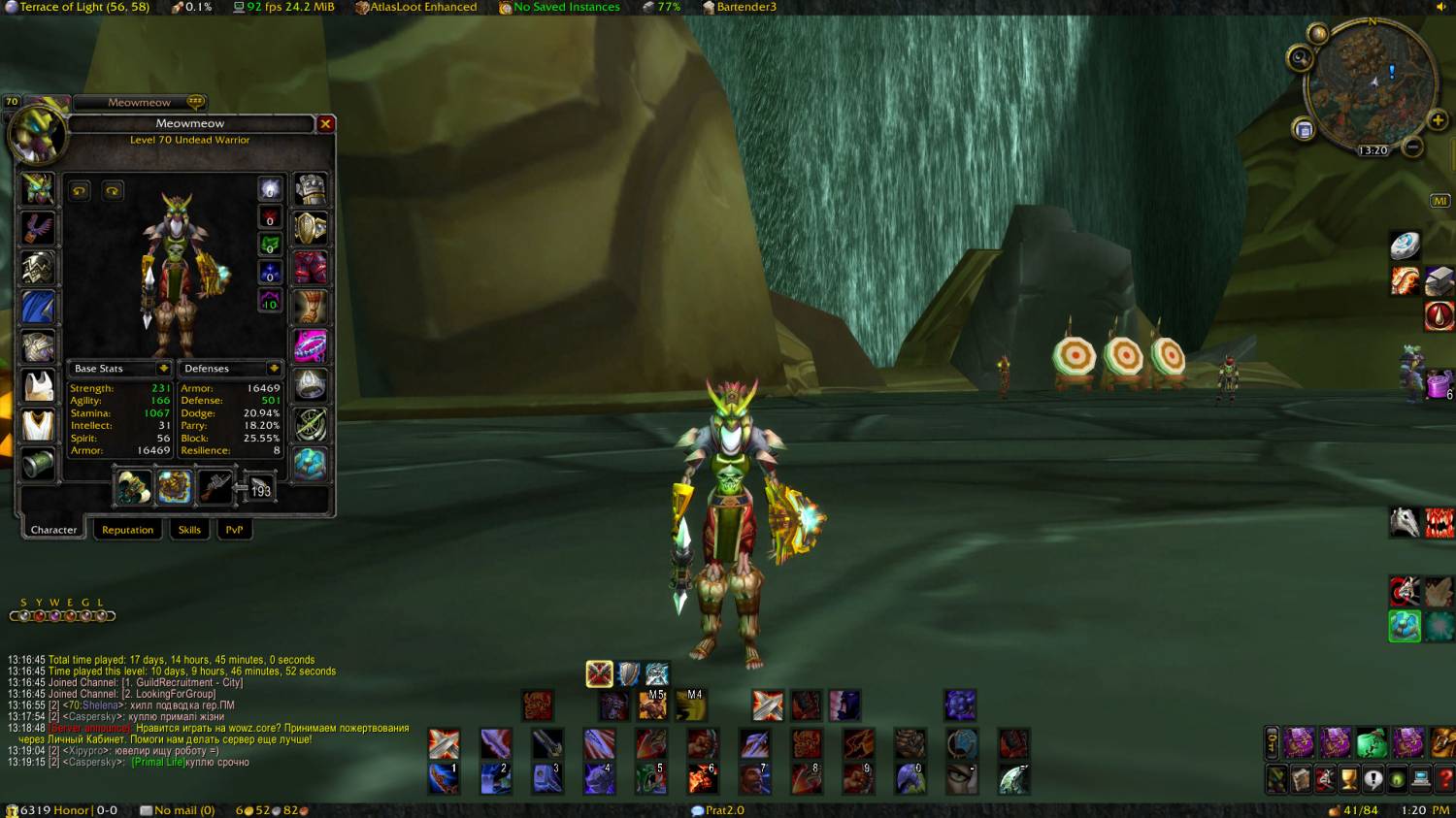Click the minimap zoom-in plus button
The height and width of the screenshot is (818, 1456).
click(x=1438, y=120)
